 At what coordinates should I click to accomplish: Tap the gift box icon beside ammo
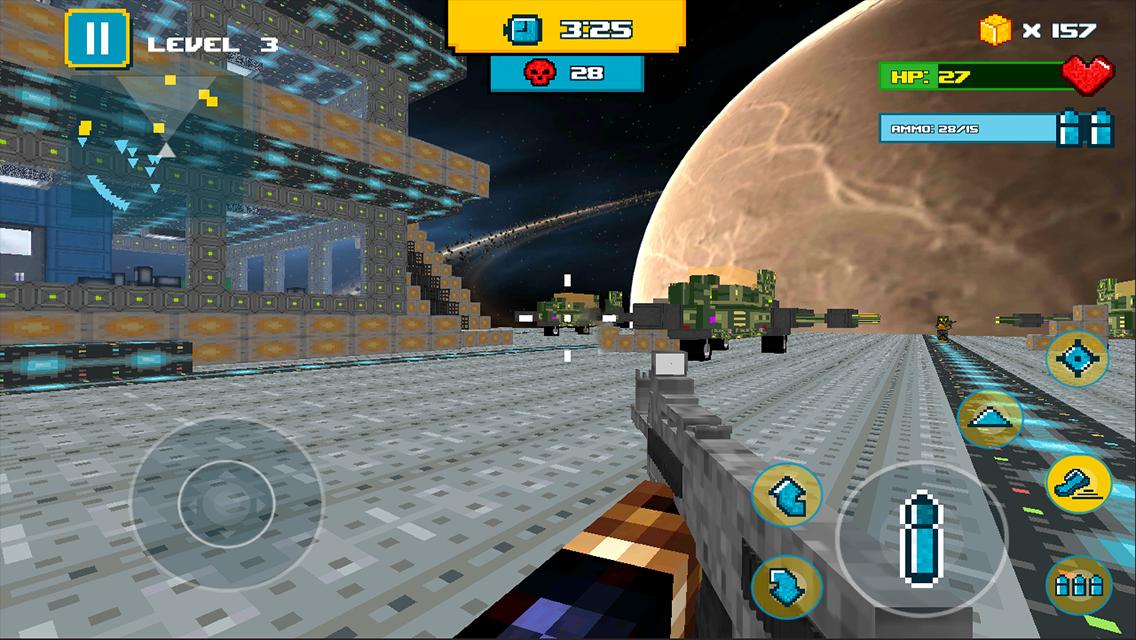click(1086, 128)
